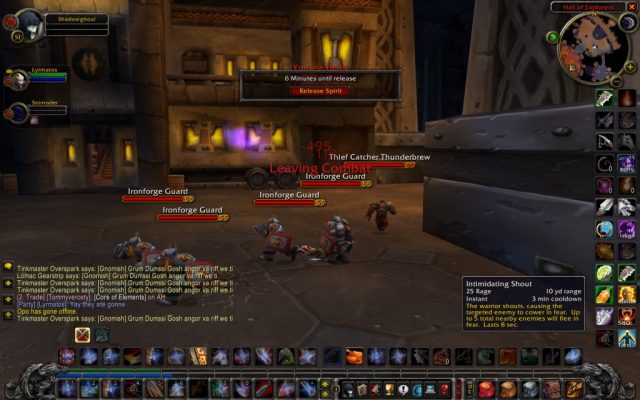Click the purple orb icon on side bar

click(605, 185)
